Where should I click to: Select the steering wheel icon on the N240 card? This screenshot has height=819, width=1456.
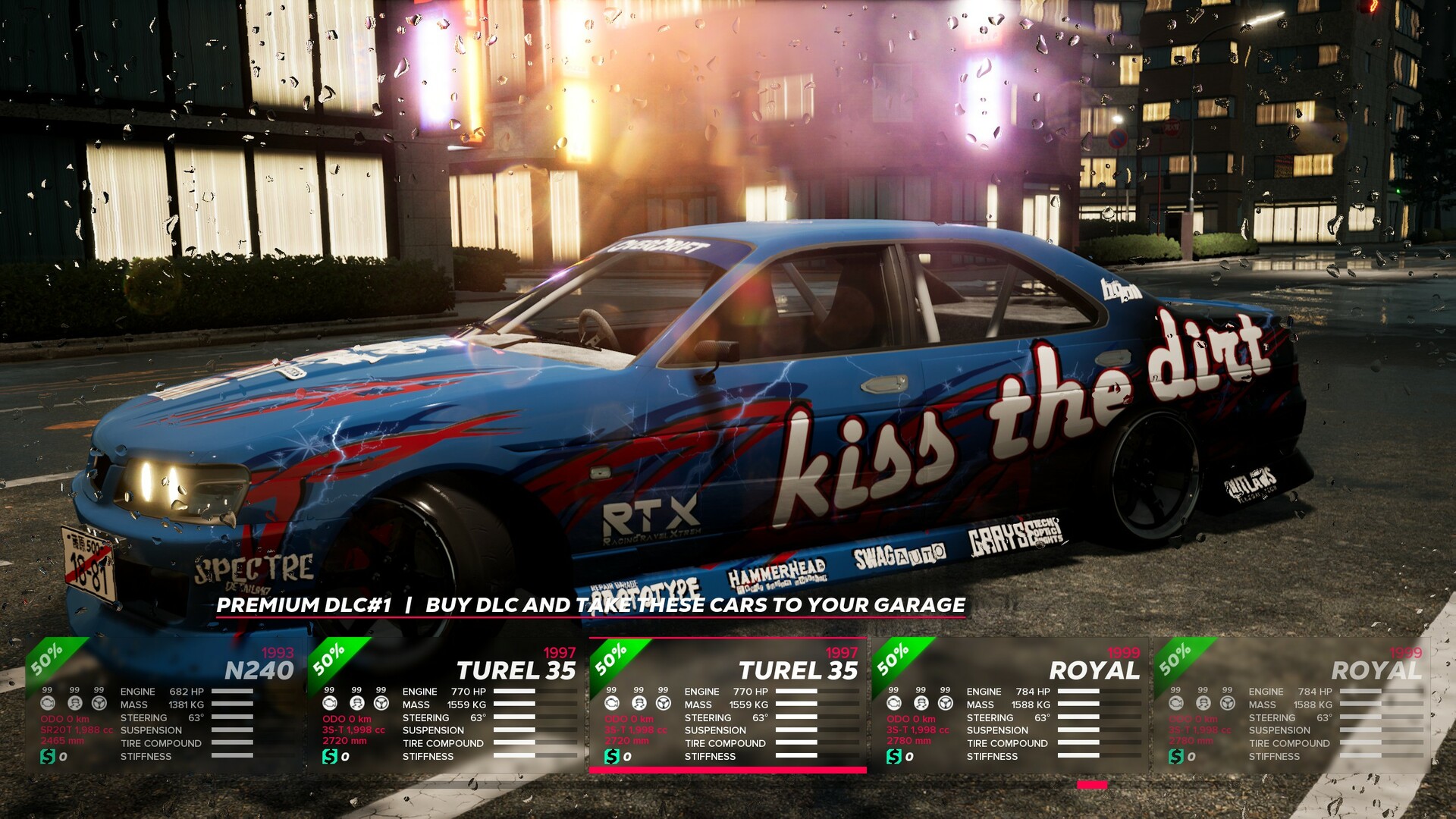(x=99, y=703)
